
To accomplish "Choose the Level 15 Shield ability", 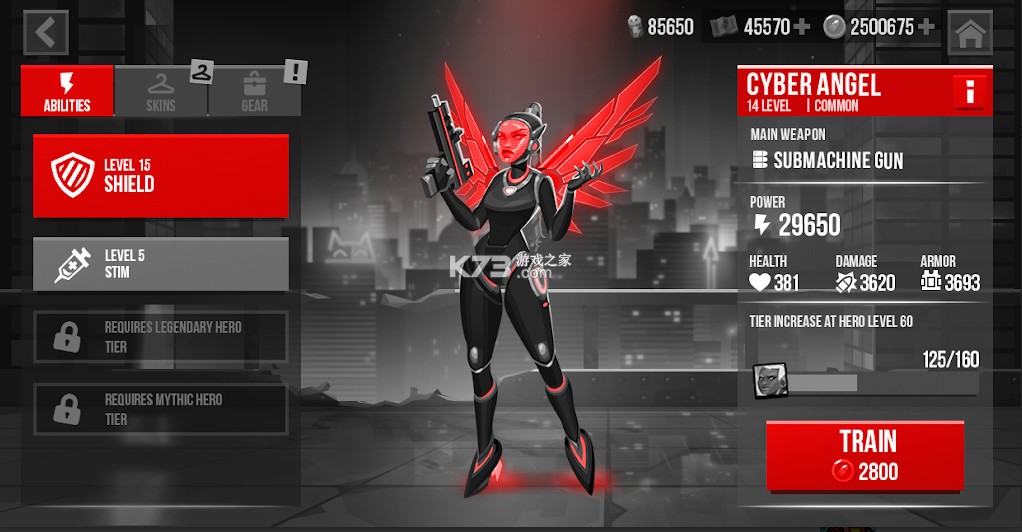I will [x=161, y=176].
